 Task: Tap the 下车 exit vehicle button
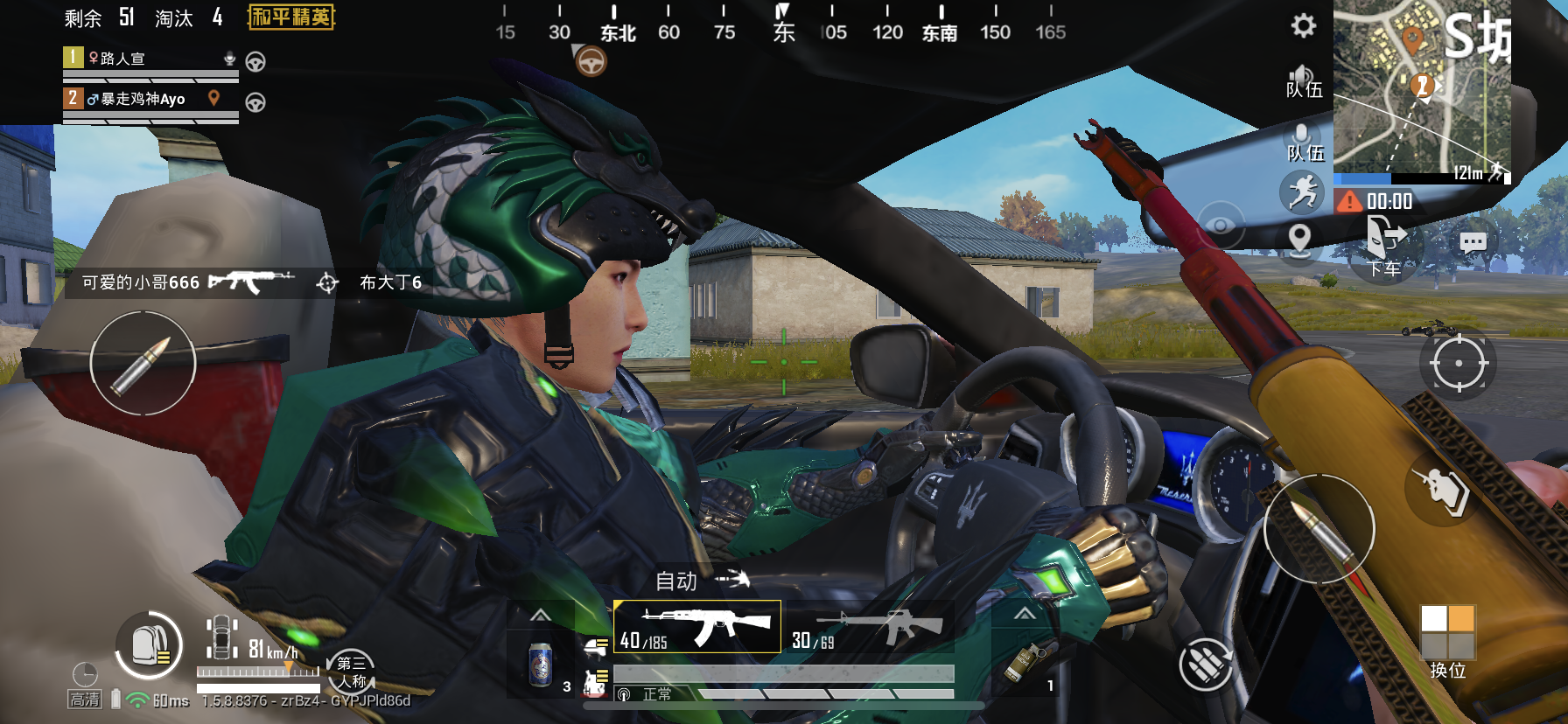point(1385,246)
